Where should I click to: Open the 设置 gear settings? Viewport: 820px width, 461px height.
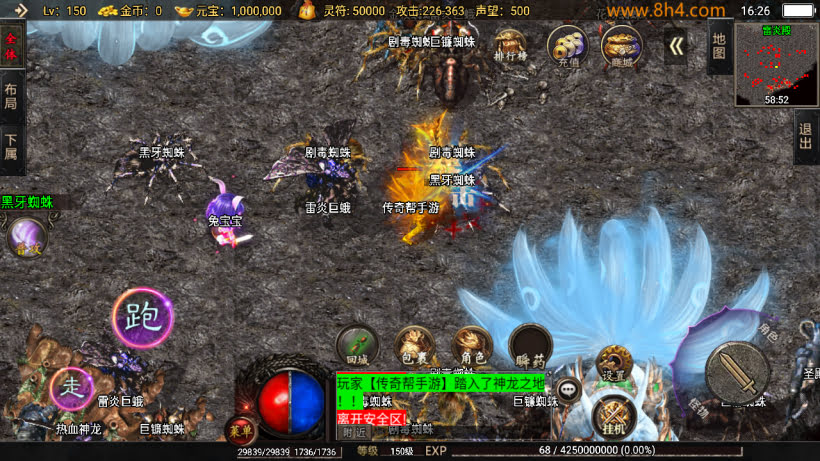(613, 365)
